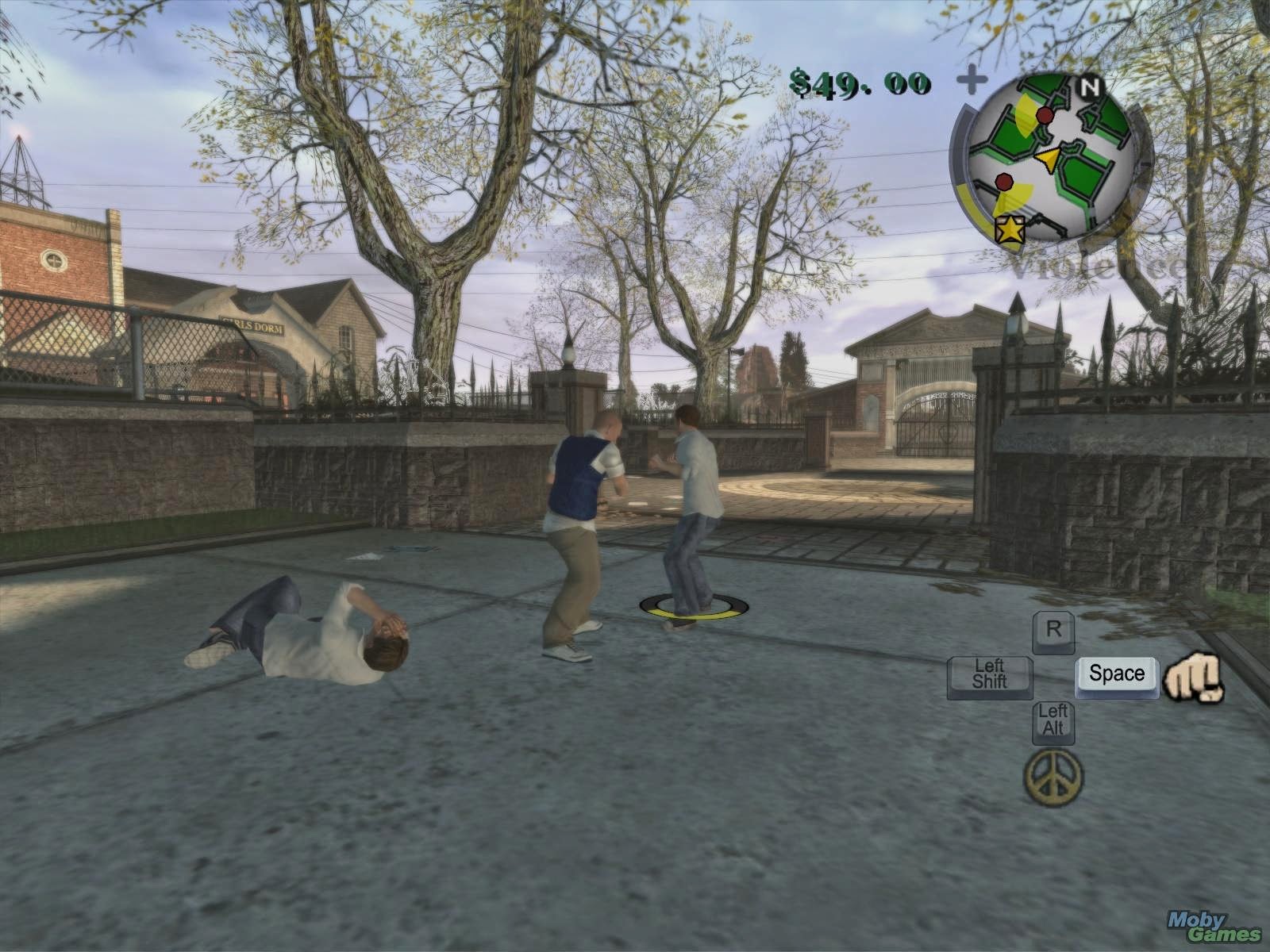Click the N compass icon on the minimap

click(1091, 87)
